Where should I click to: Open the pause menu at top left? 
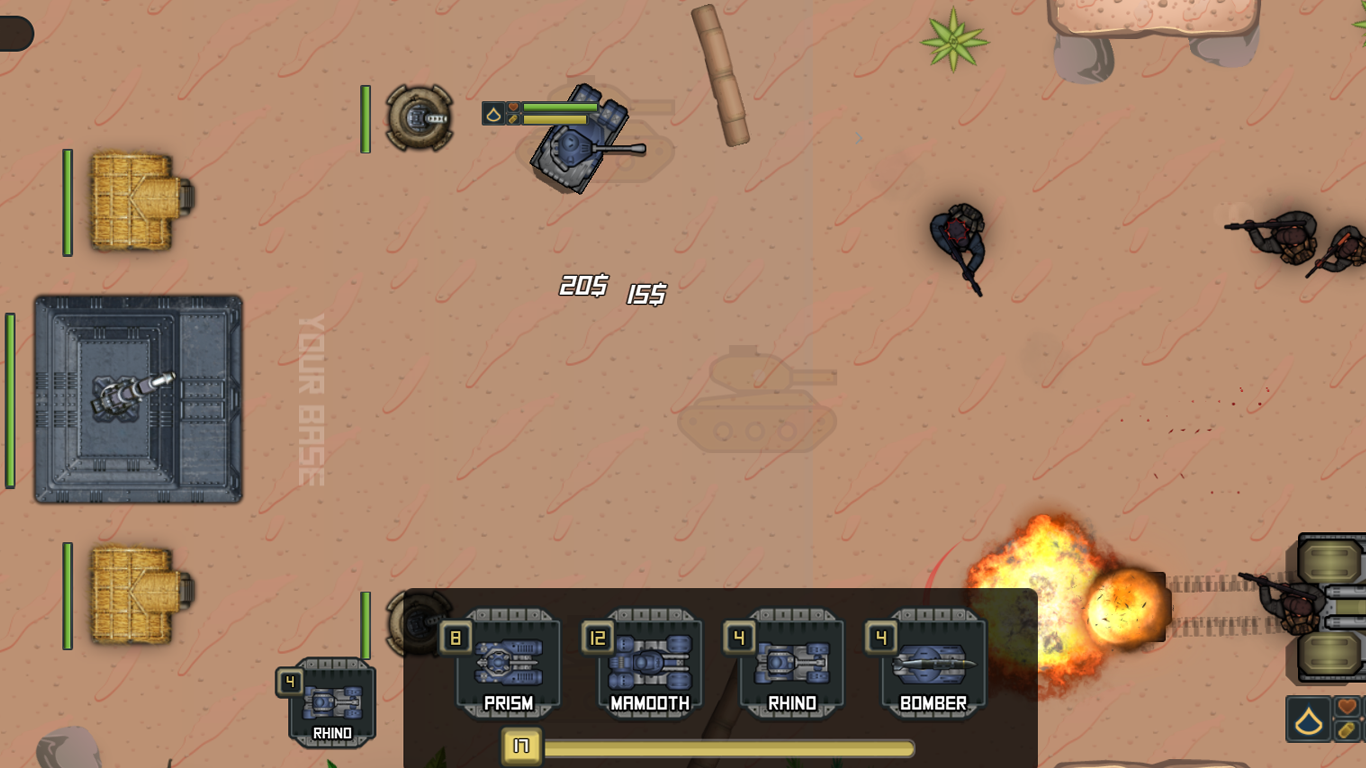point(14,33)
